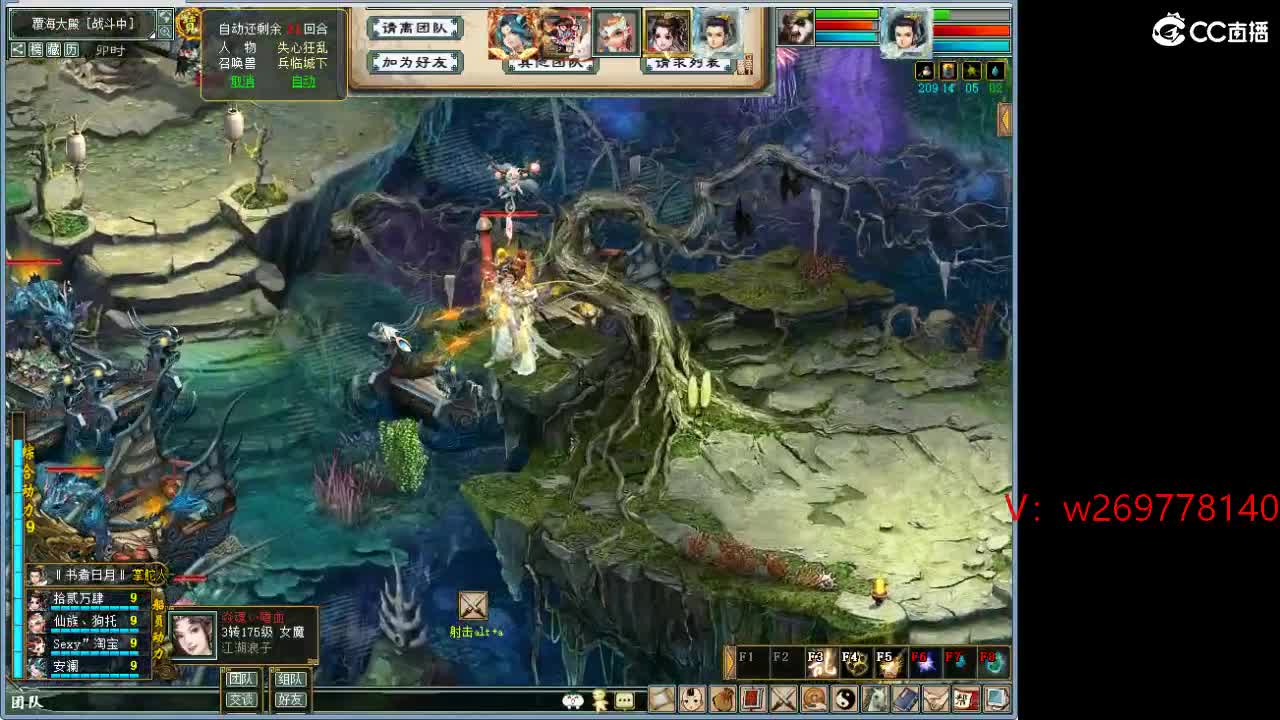Screen dimensions: 1280x720
Task: Click the F6 skill slot with purple star
Action: coord(926,659)
